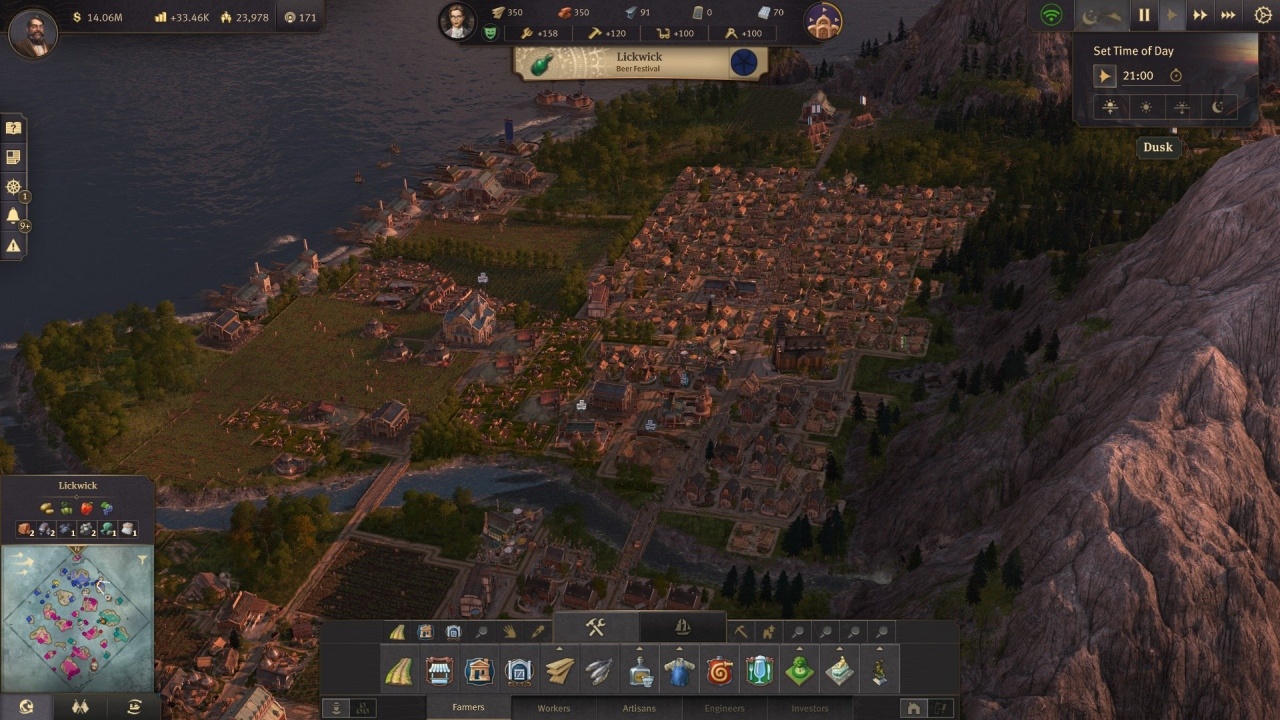This screenshot has height=720, width=1280.
Task: Open the diplomacy crossed flags menu
Action: (80, 707)
